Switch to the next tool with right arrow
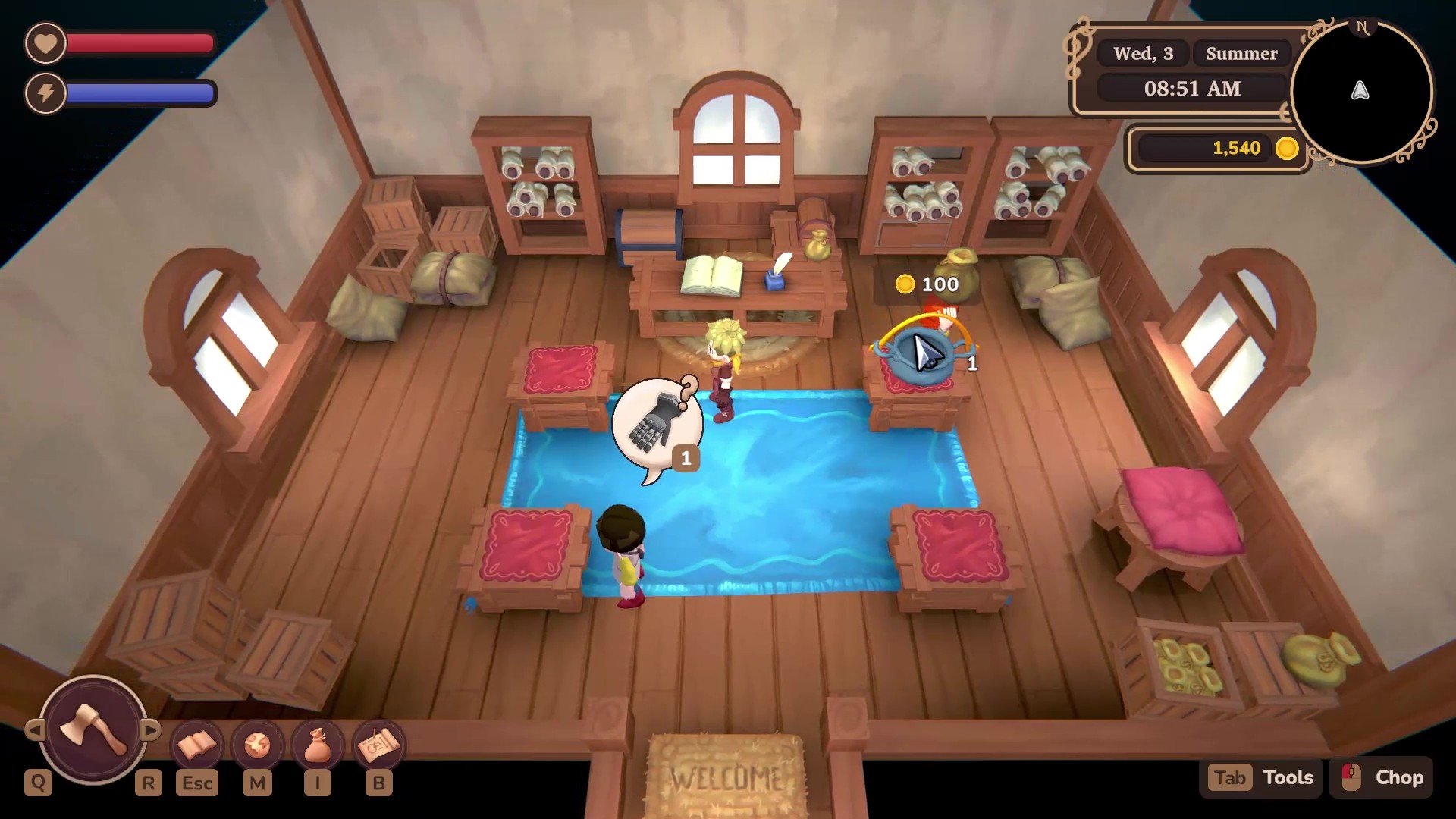Viewport: 1456px width, 819px height. 151,730
